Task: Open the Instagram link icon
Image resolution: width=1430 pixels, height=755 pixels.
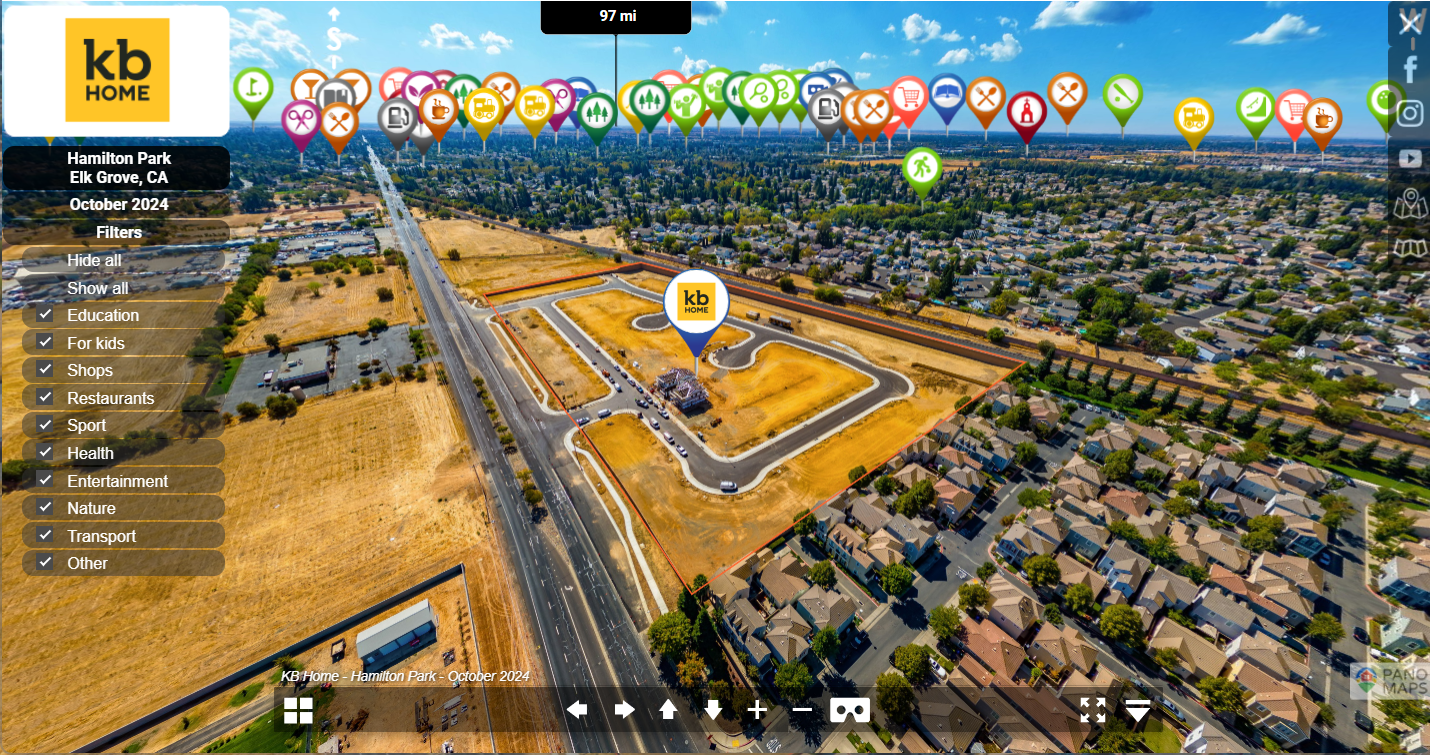Action: tap(1410, 113)
